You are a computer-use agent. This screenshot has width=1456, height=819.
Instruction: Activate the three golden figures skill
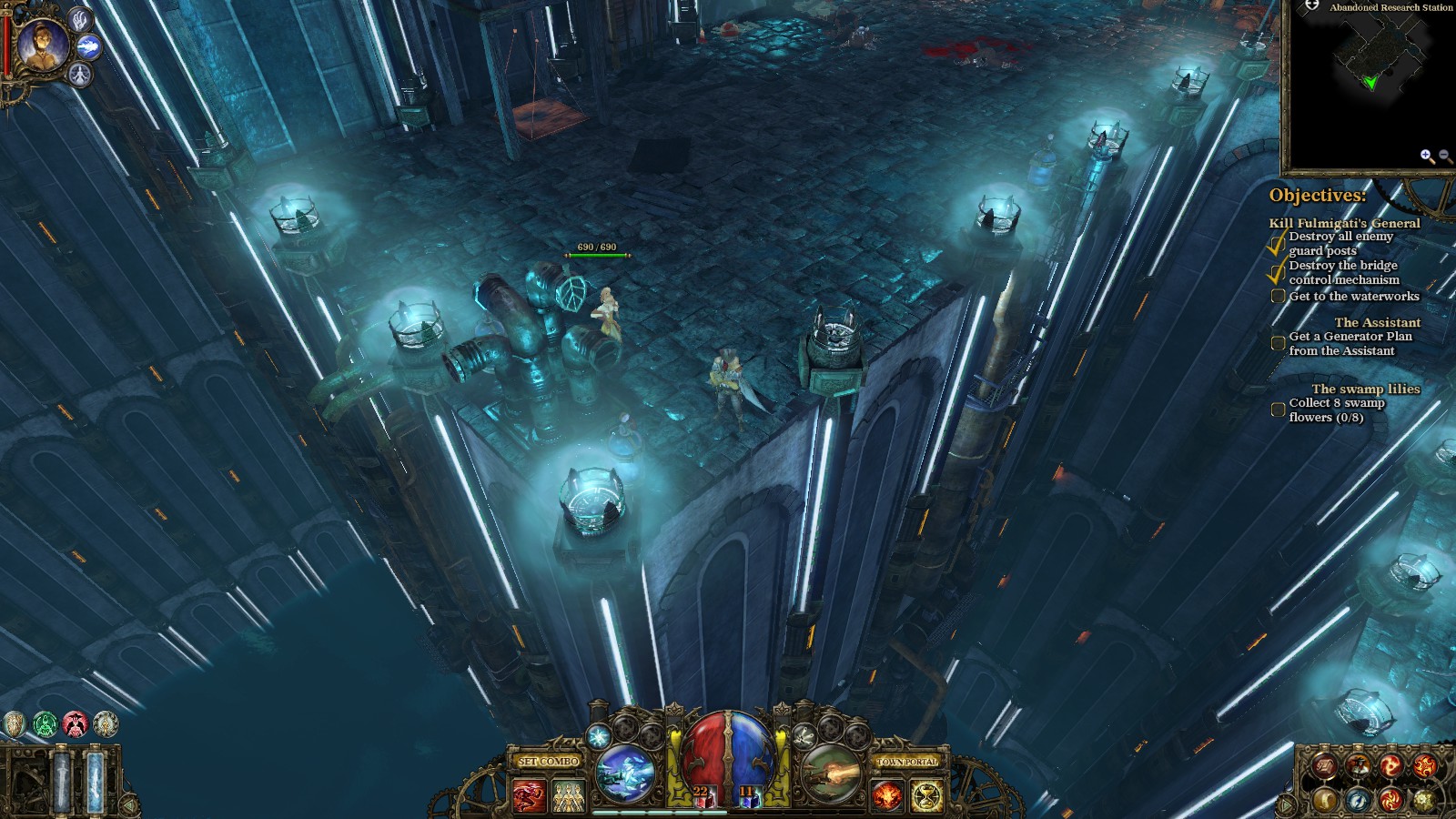pyautogui.click(x=568, y=796)
